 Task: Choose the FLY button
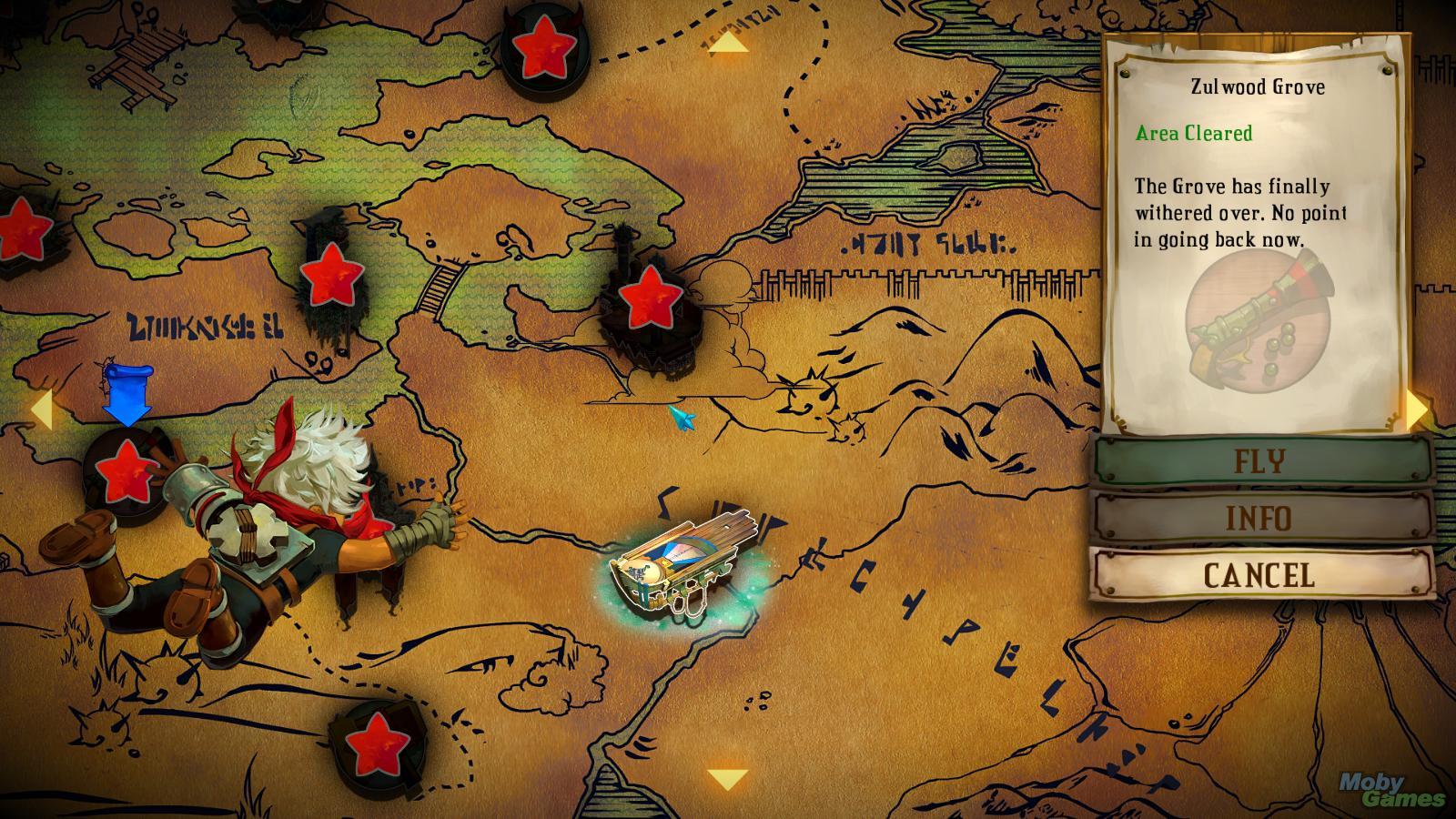(x=1260, y=461)
